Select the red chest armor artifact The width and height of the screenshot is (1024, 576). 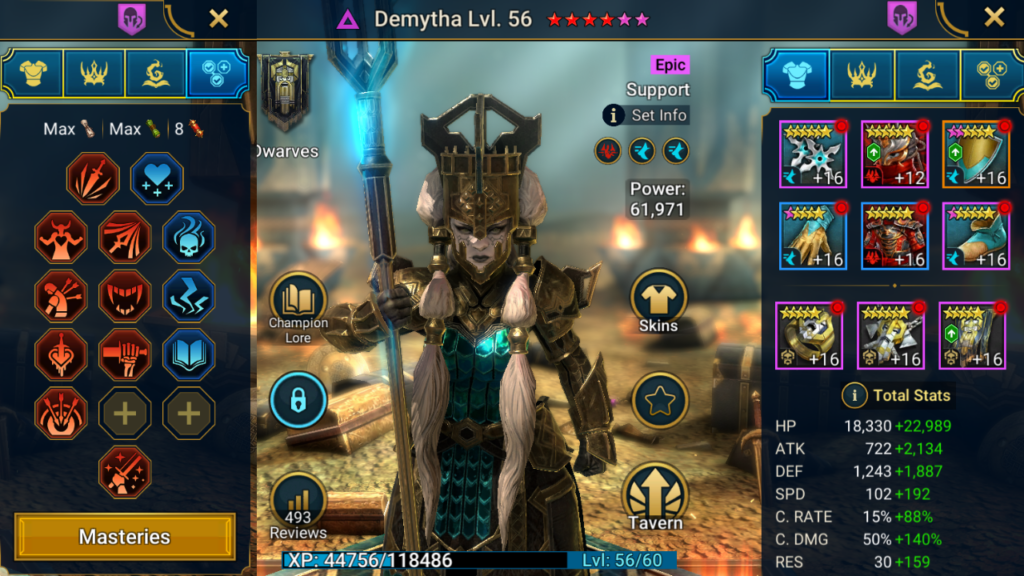[894, 236]
